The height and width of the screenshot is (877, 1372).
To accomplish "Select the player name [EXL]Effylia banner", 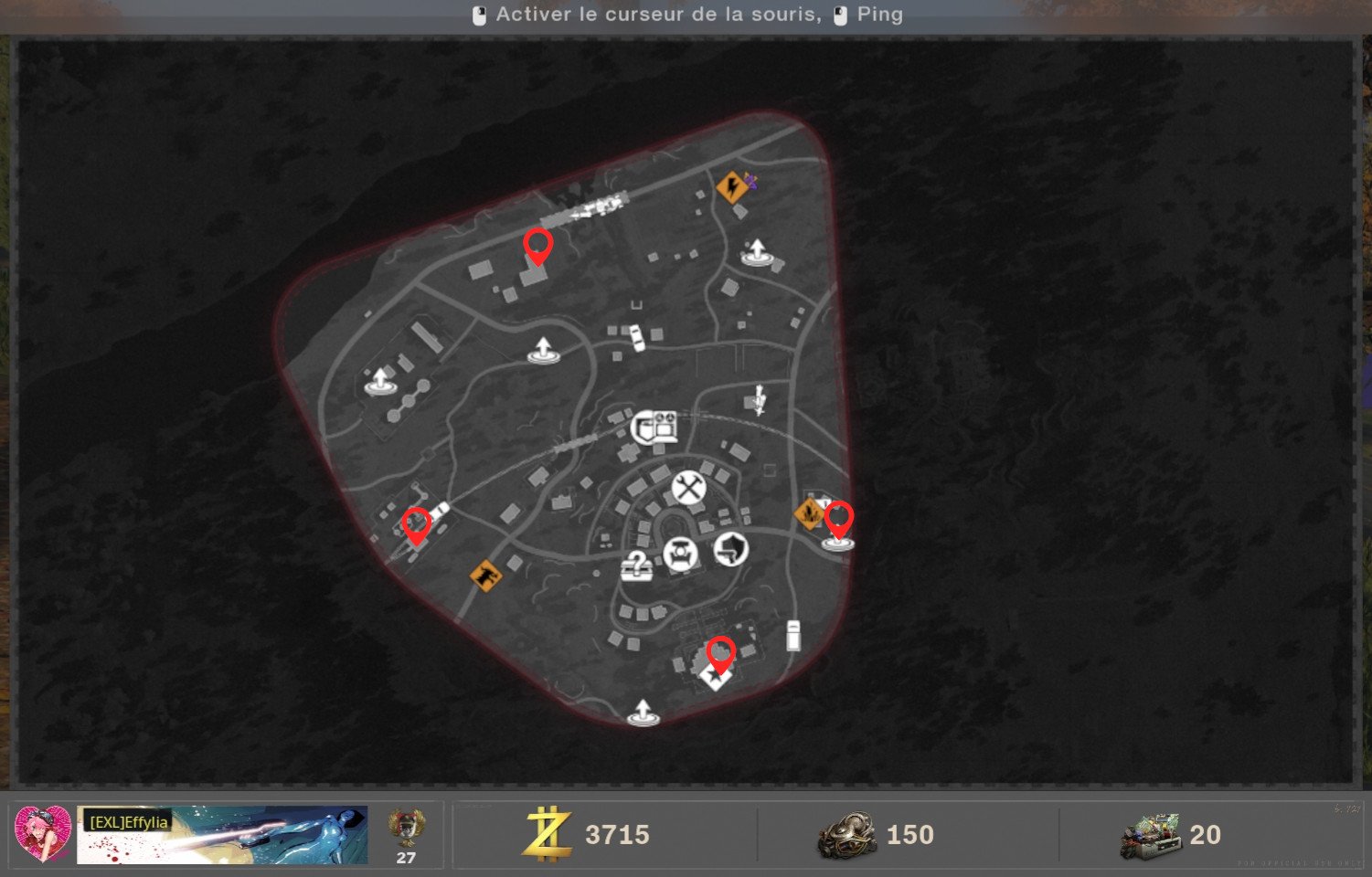I will [x=129, y=821].
